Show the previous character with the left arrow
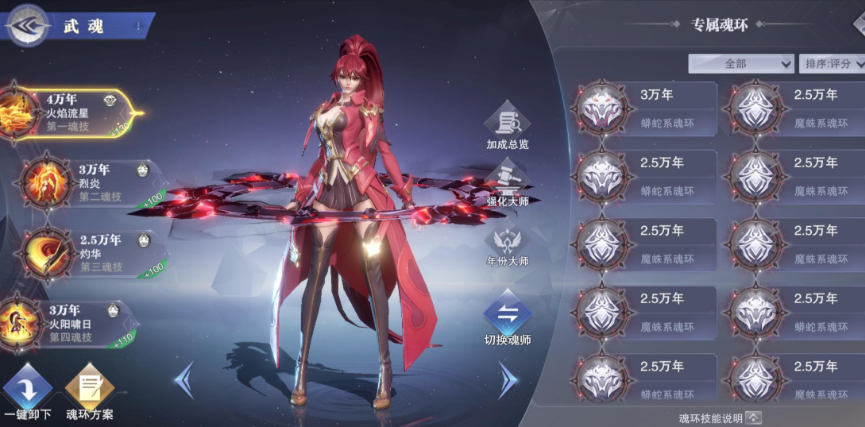 pos(183,379)
